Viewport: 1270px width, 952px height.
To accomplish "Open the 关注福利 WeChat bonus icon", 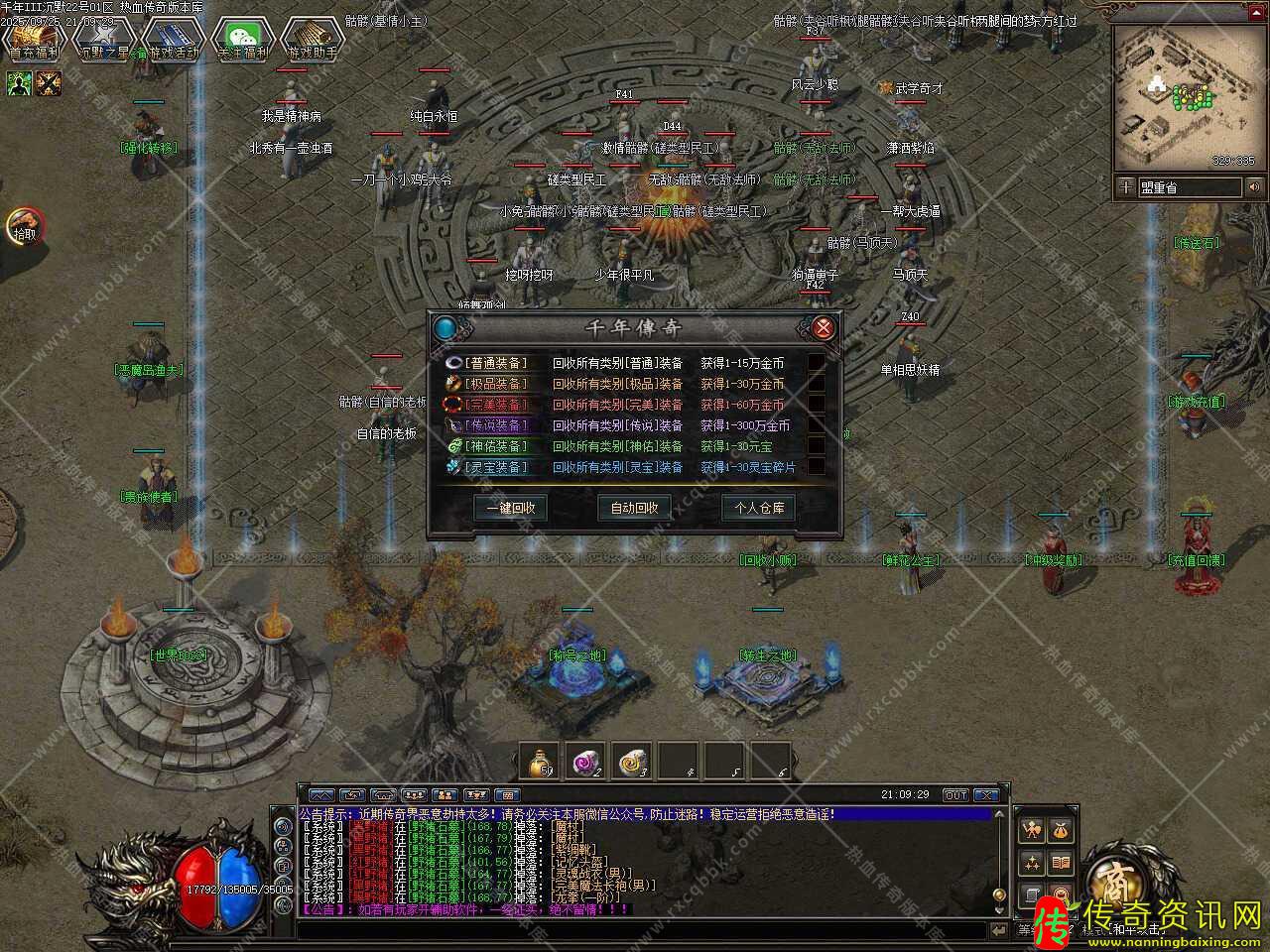I will click(x=243, y=40).
